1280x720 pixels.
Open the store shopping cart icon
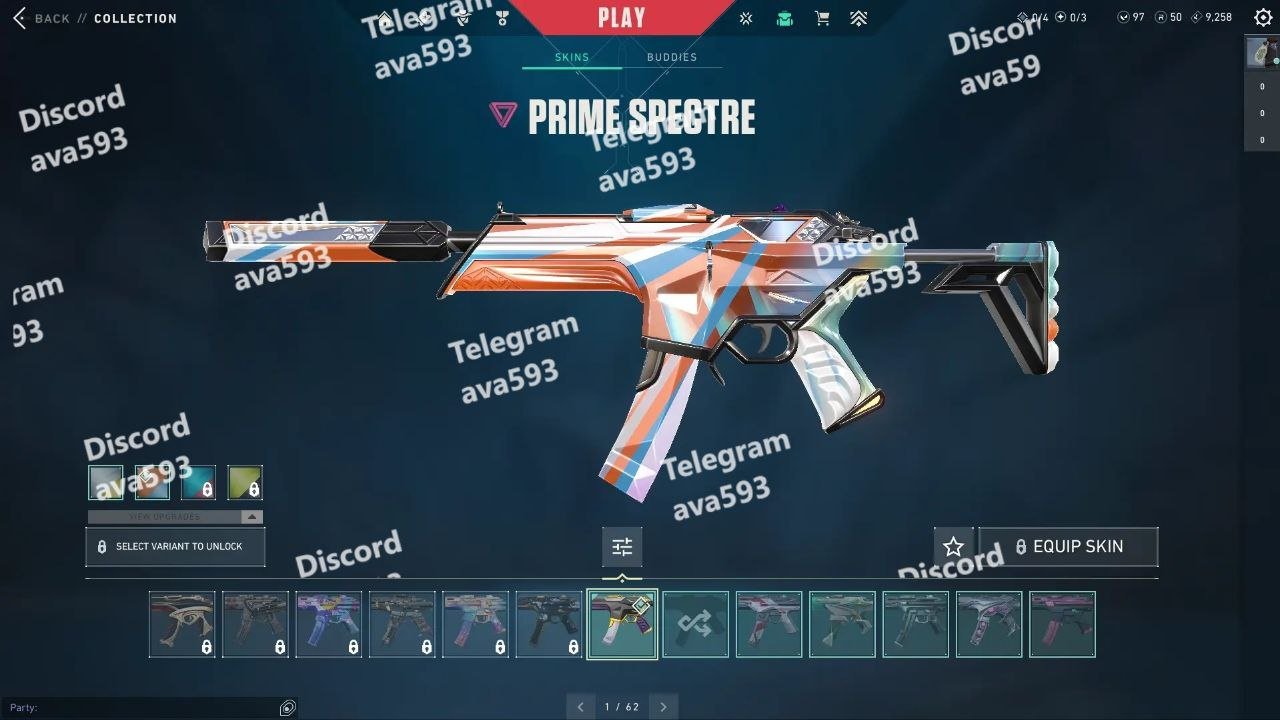point(822,18)
